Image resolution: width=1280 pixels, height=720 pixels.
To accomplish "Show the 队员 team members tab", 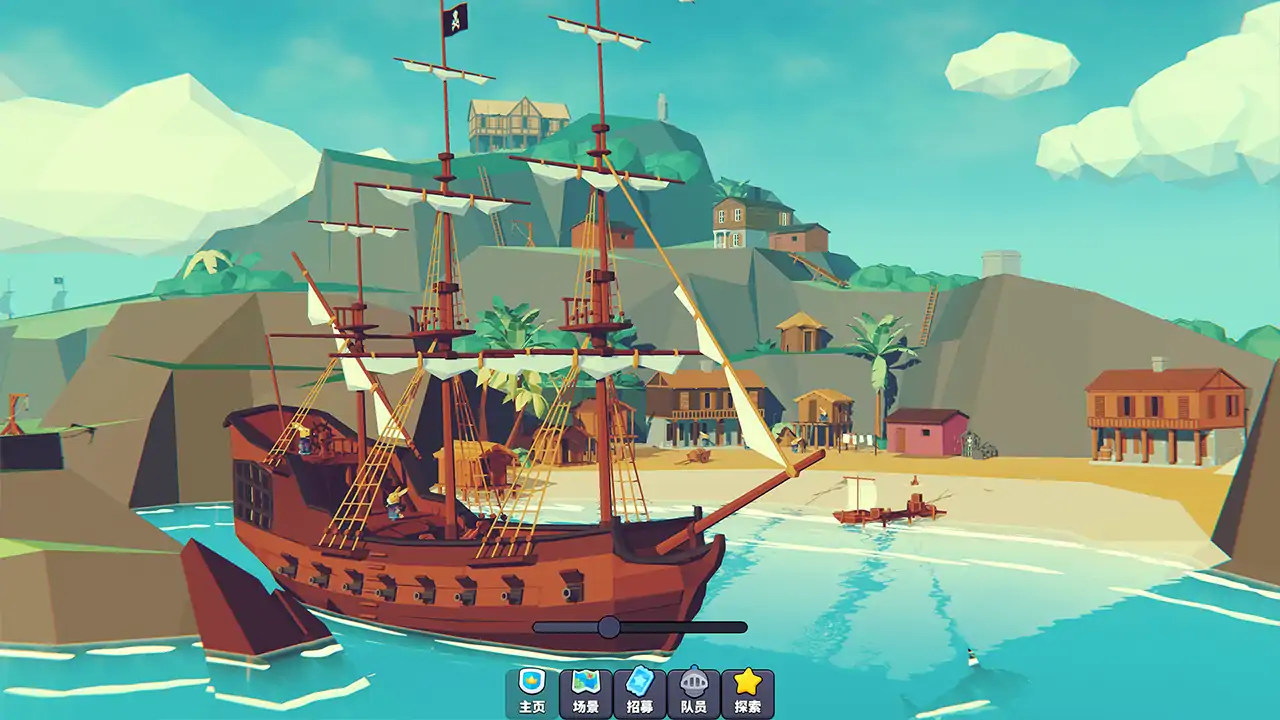I will [694, 693].
